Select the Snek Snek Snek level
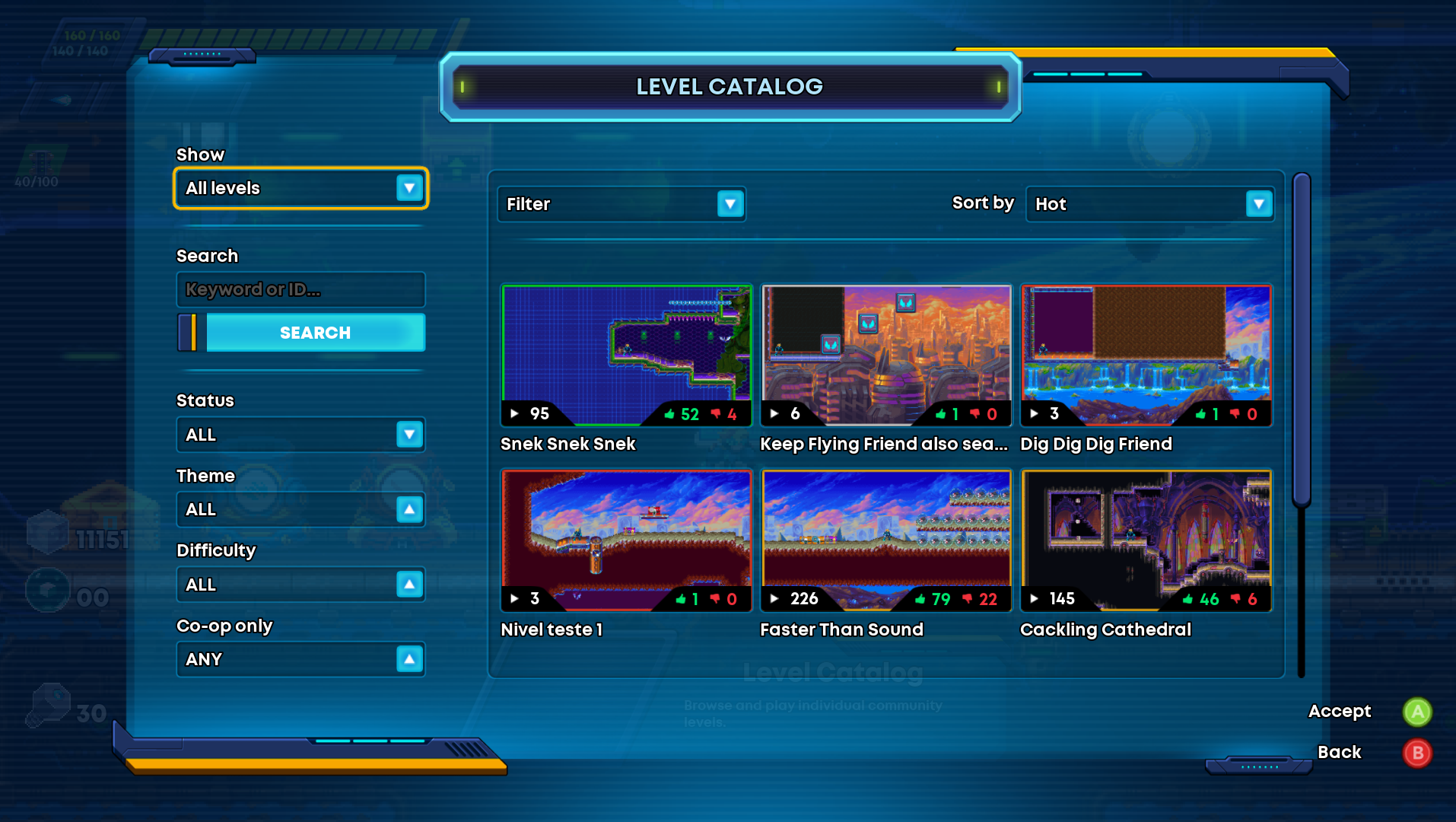Screen dimensions: 1456x822 click(626, 355)
